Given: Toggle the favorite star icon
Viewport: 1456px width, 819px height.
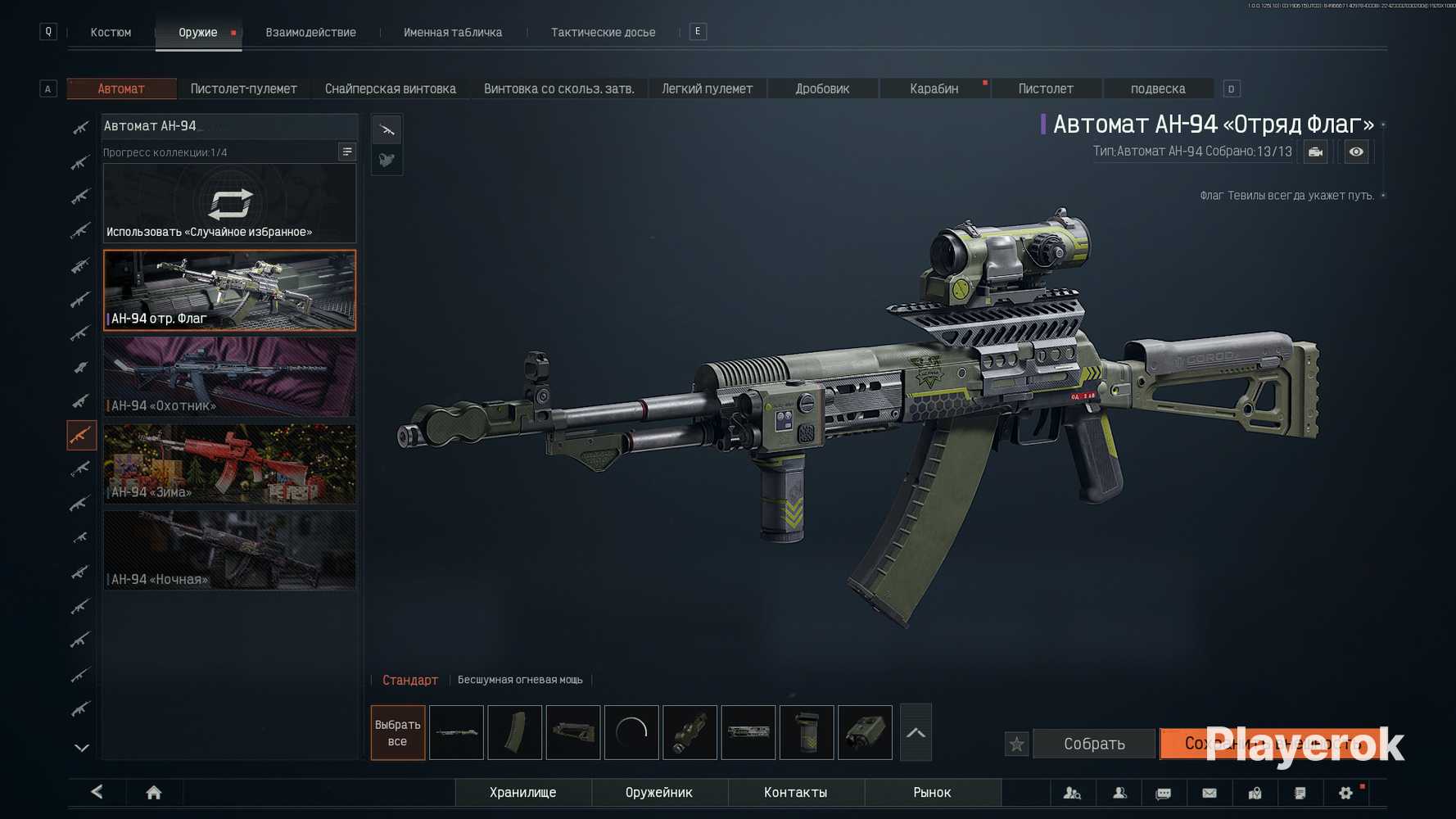Looking at the screenshot, I should tap(1016, 744).
